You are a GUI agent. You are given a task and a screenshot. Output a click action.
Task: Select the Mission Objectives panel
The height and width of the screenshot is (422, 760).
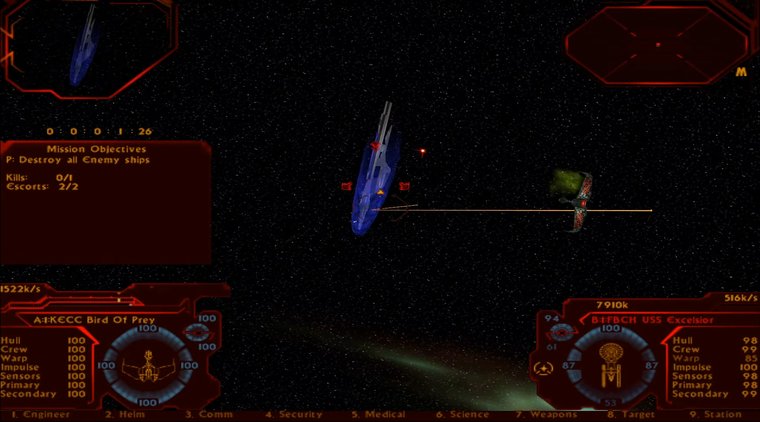pyautogui.click(x=105, y=200)
